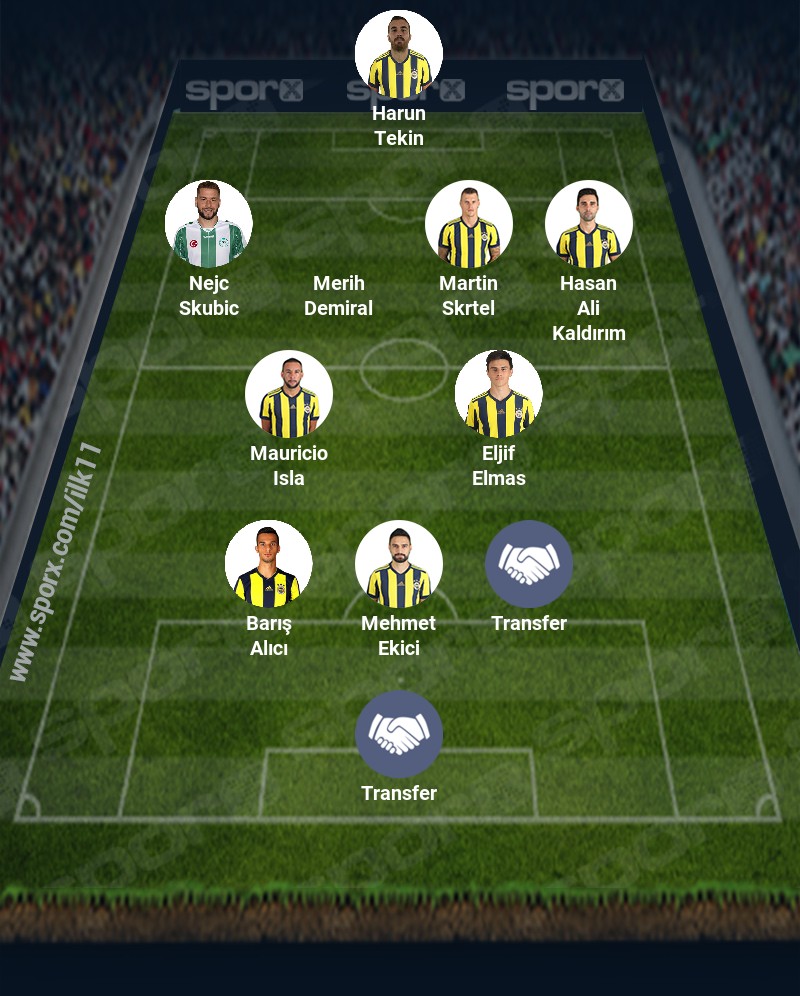Open the lone striker Transfer handshake slot
The height and width of the screenshot is (996, 800).
tap(399, 734)
